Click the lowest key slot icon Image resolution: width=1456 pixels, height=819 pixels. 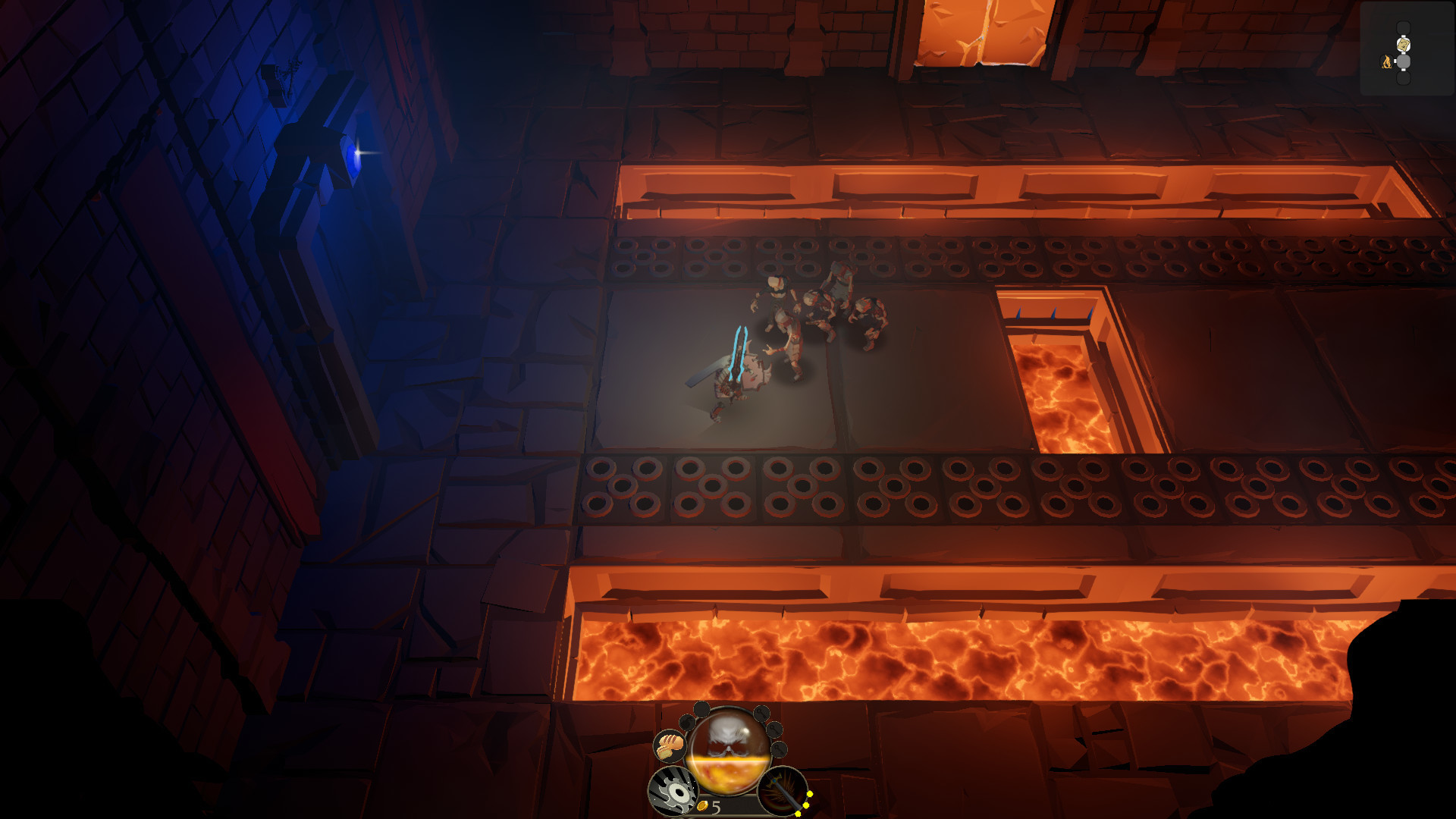(x=778, y=750)
